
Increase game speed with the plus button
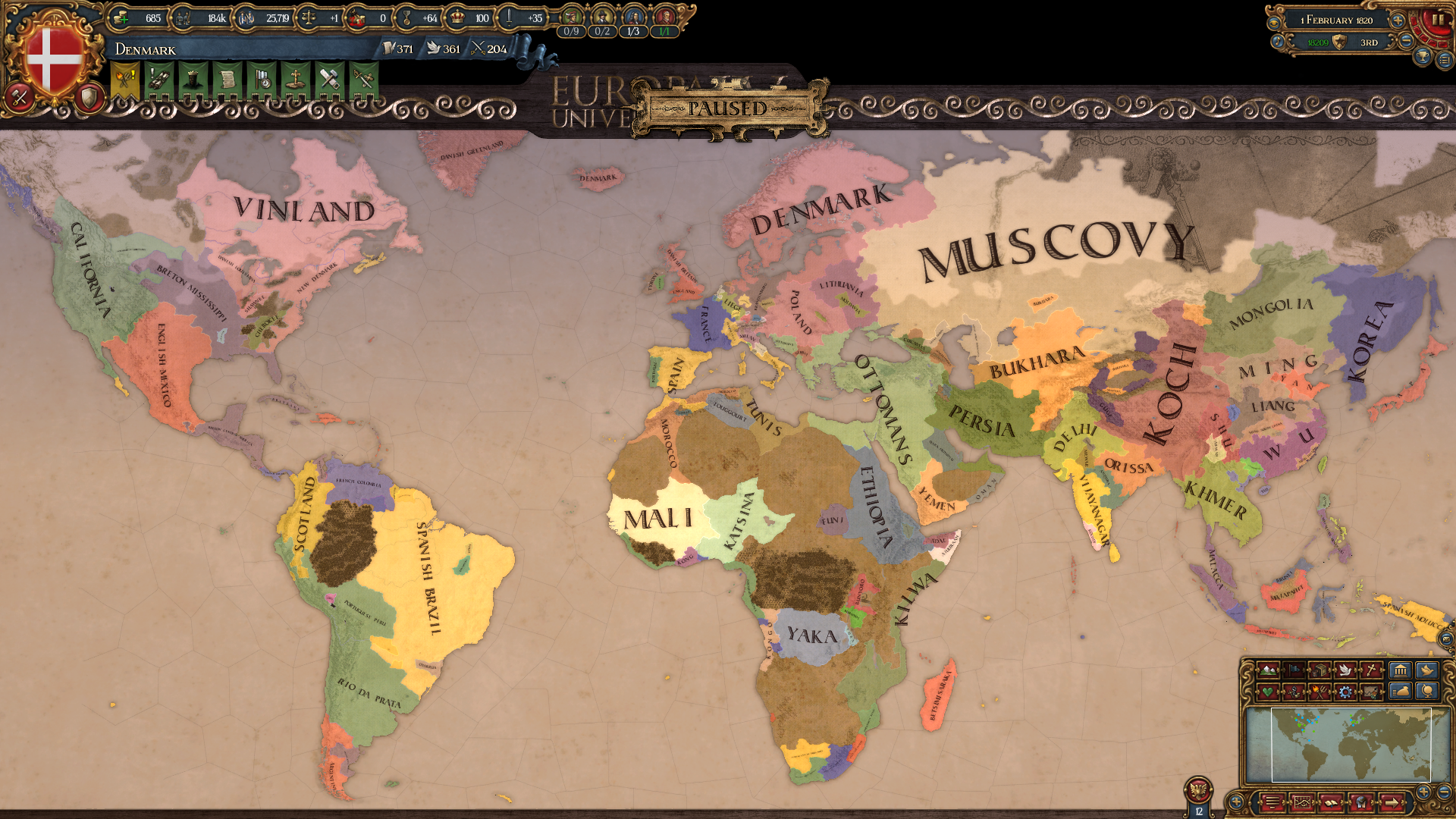[x=1398, y=21]
